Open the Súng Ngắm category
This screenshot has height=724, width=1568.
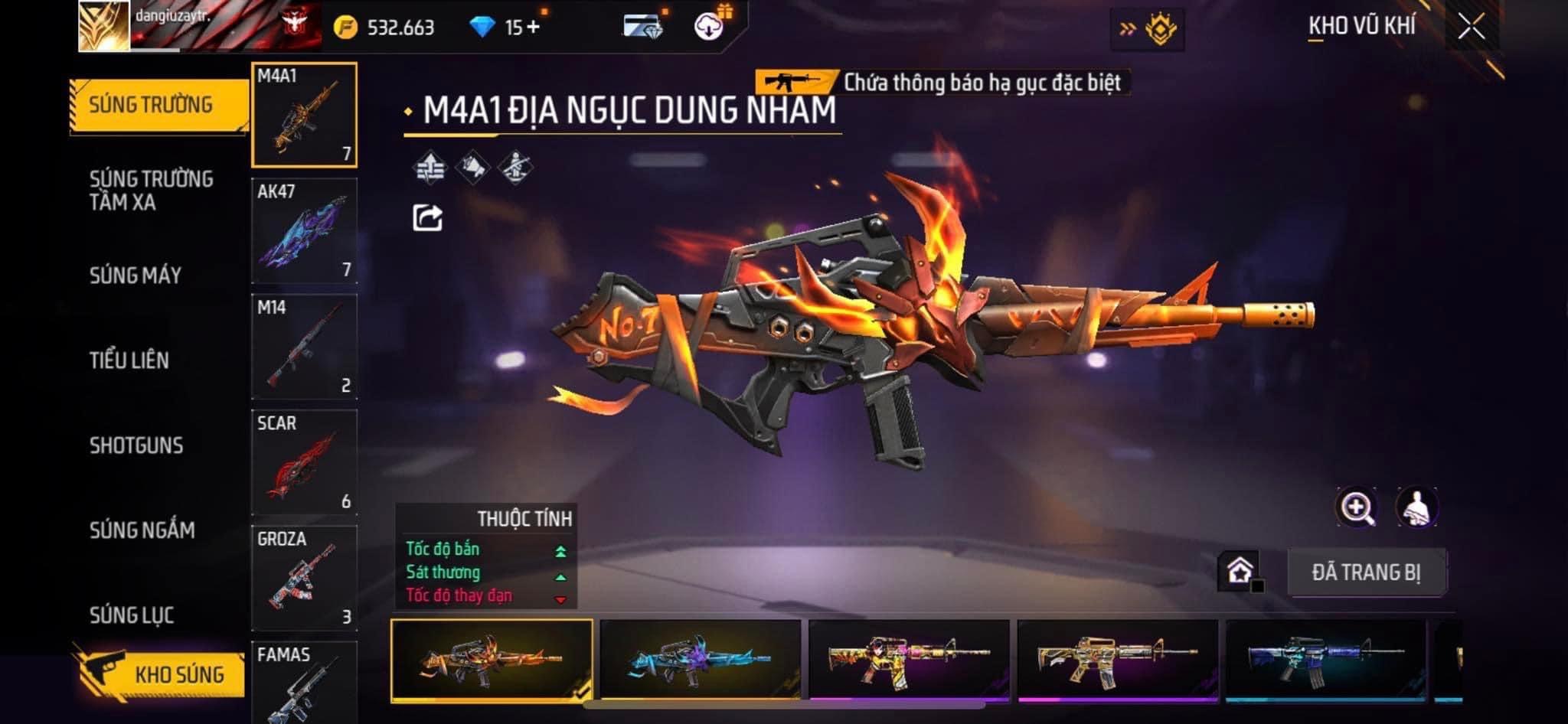(x=142, y=530)
